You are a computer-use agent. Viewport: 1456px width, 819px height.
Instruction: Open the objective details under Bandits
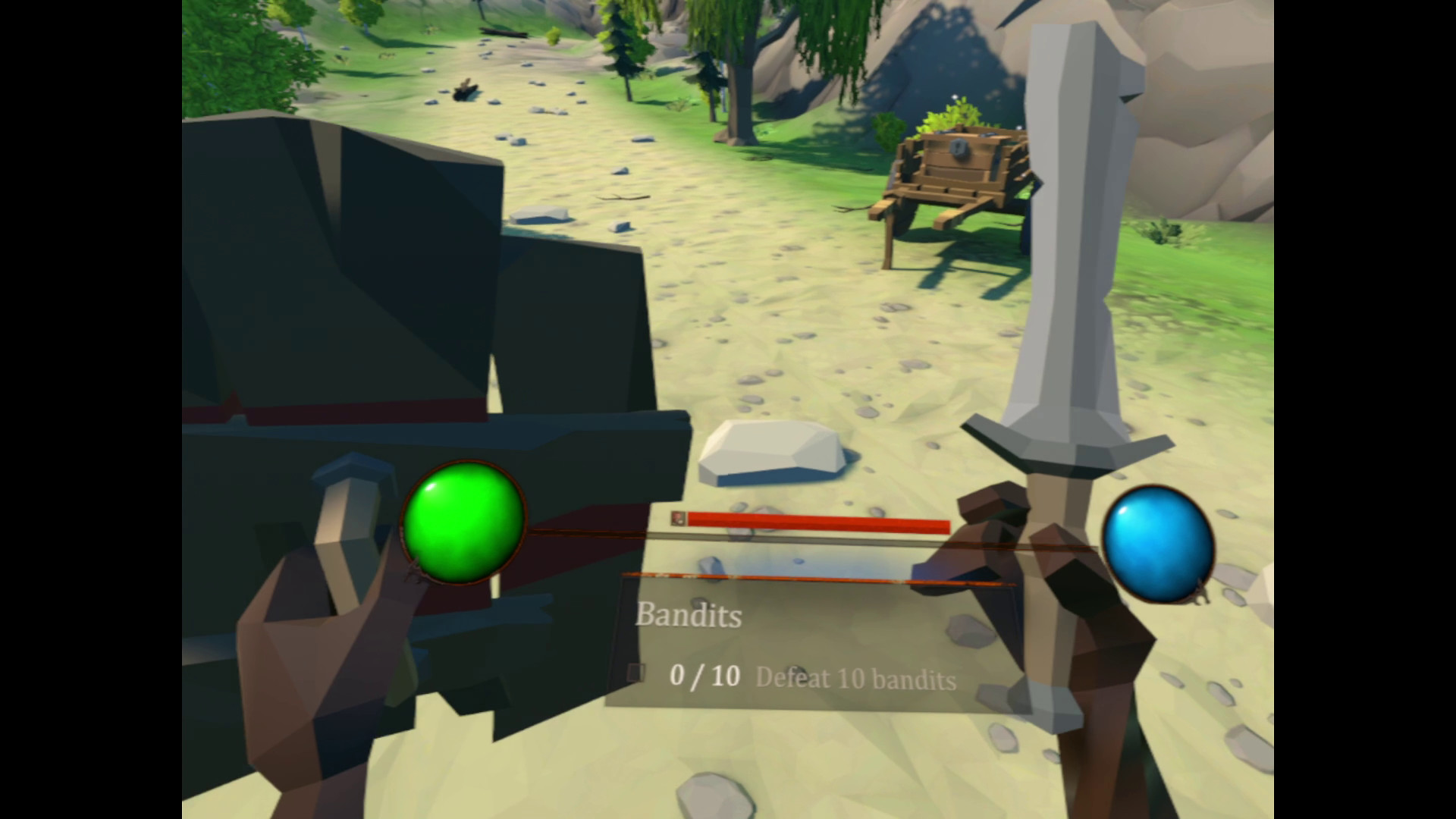pos(855,680)
